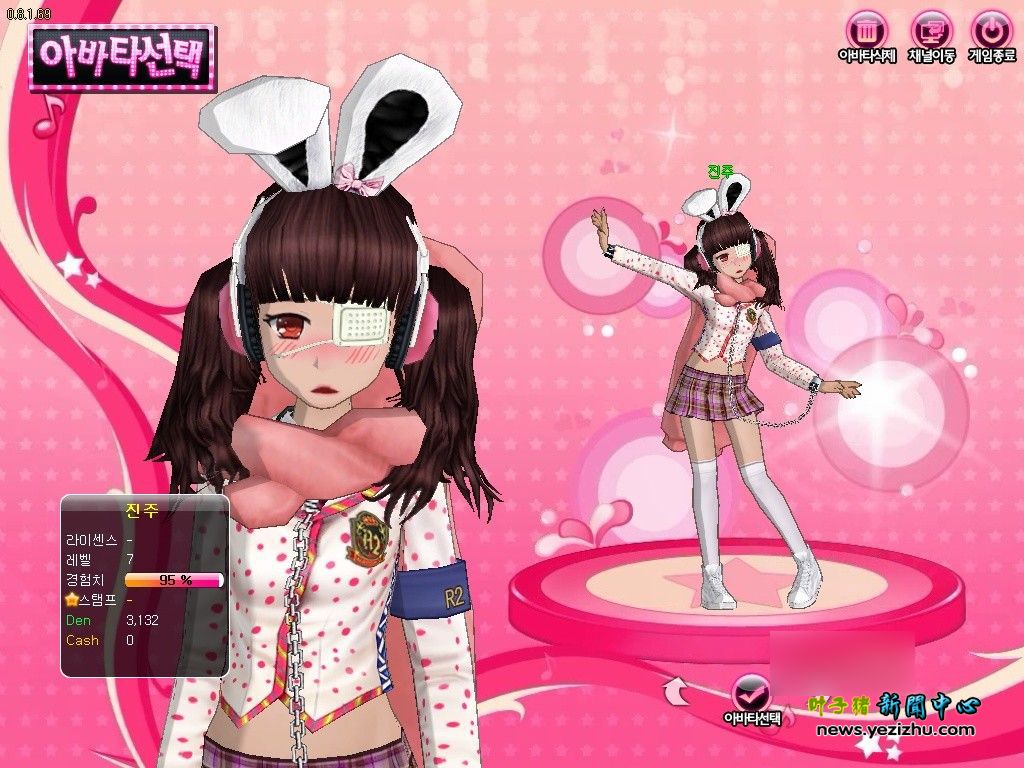Click the trash can avatar delete button
Viewport: 1024px width, 768px height.
tap(866, 30)
